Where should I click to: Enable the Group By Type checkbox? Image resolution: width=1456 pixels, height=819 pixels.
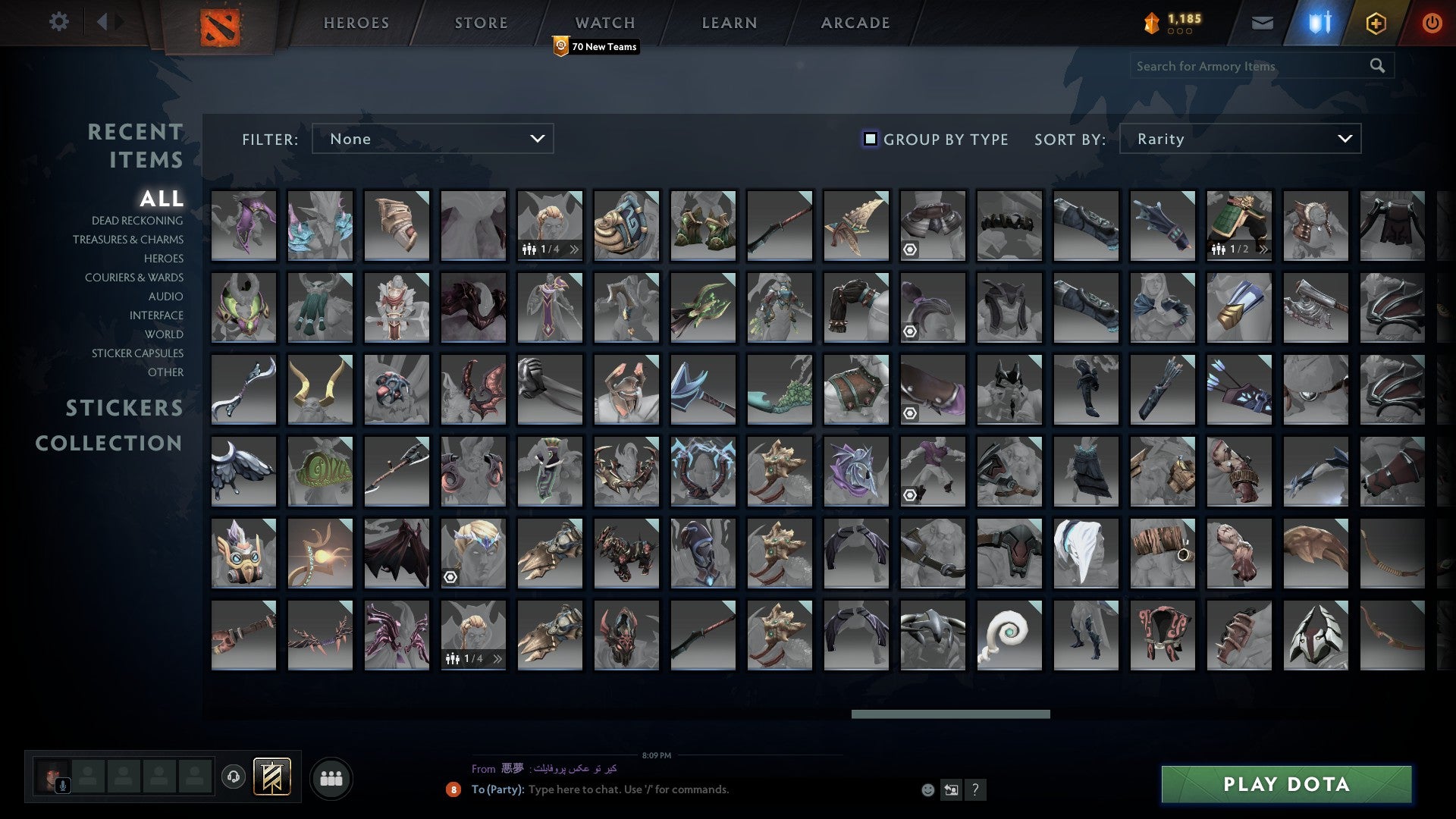869,139
